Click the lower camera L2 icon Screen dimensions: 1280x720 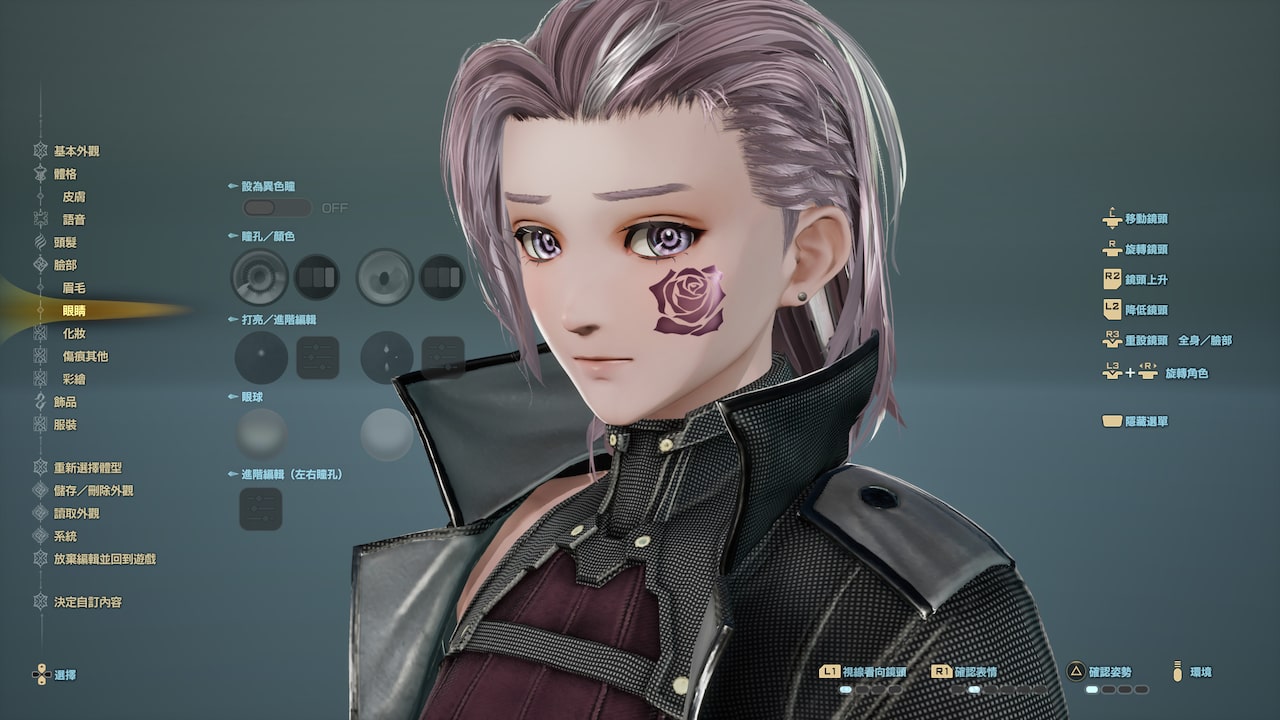1111,310
